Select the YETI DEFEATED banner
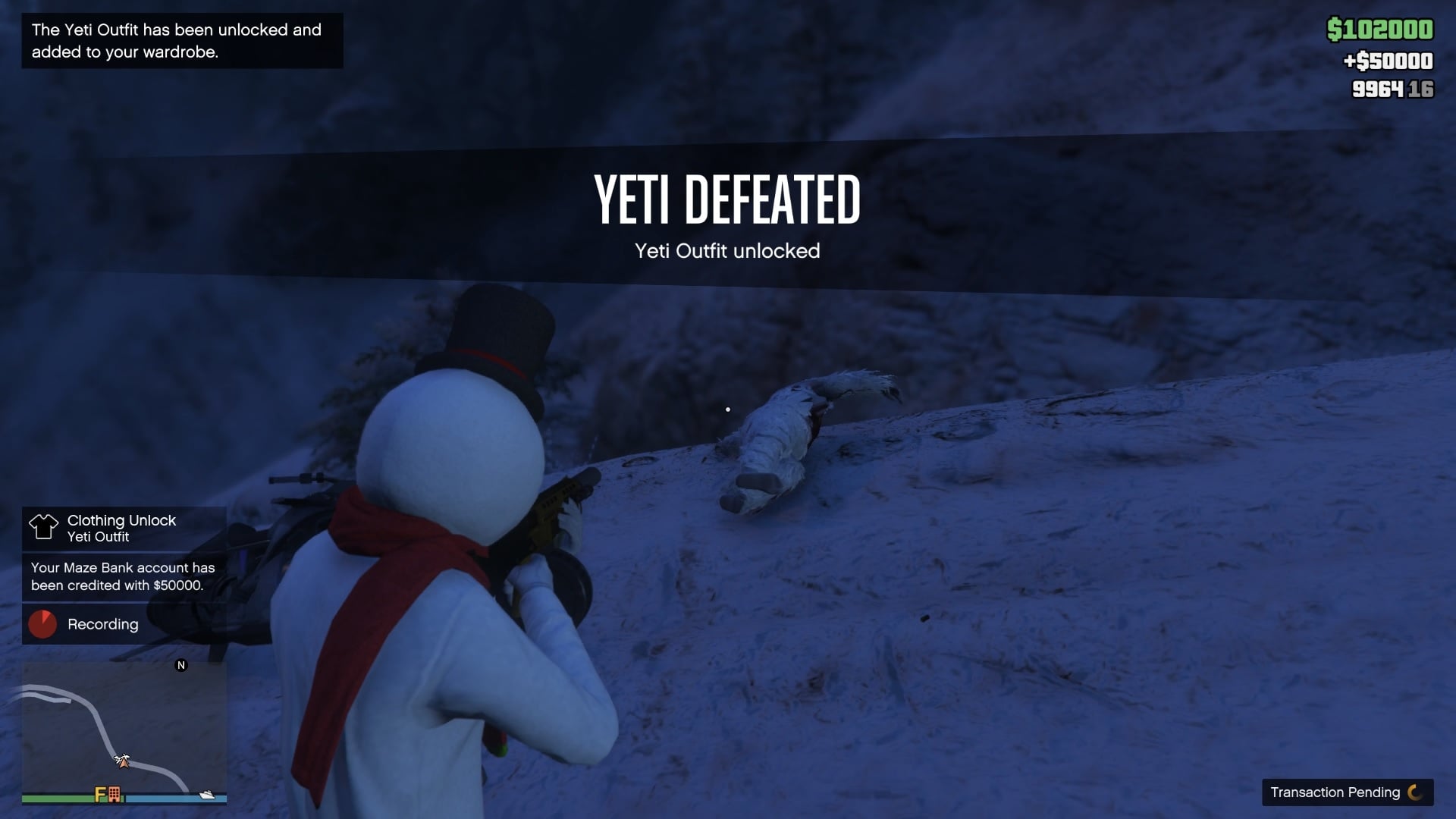 click(726, 200)
